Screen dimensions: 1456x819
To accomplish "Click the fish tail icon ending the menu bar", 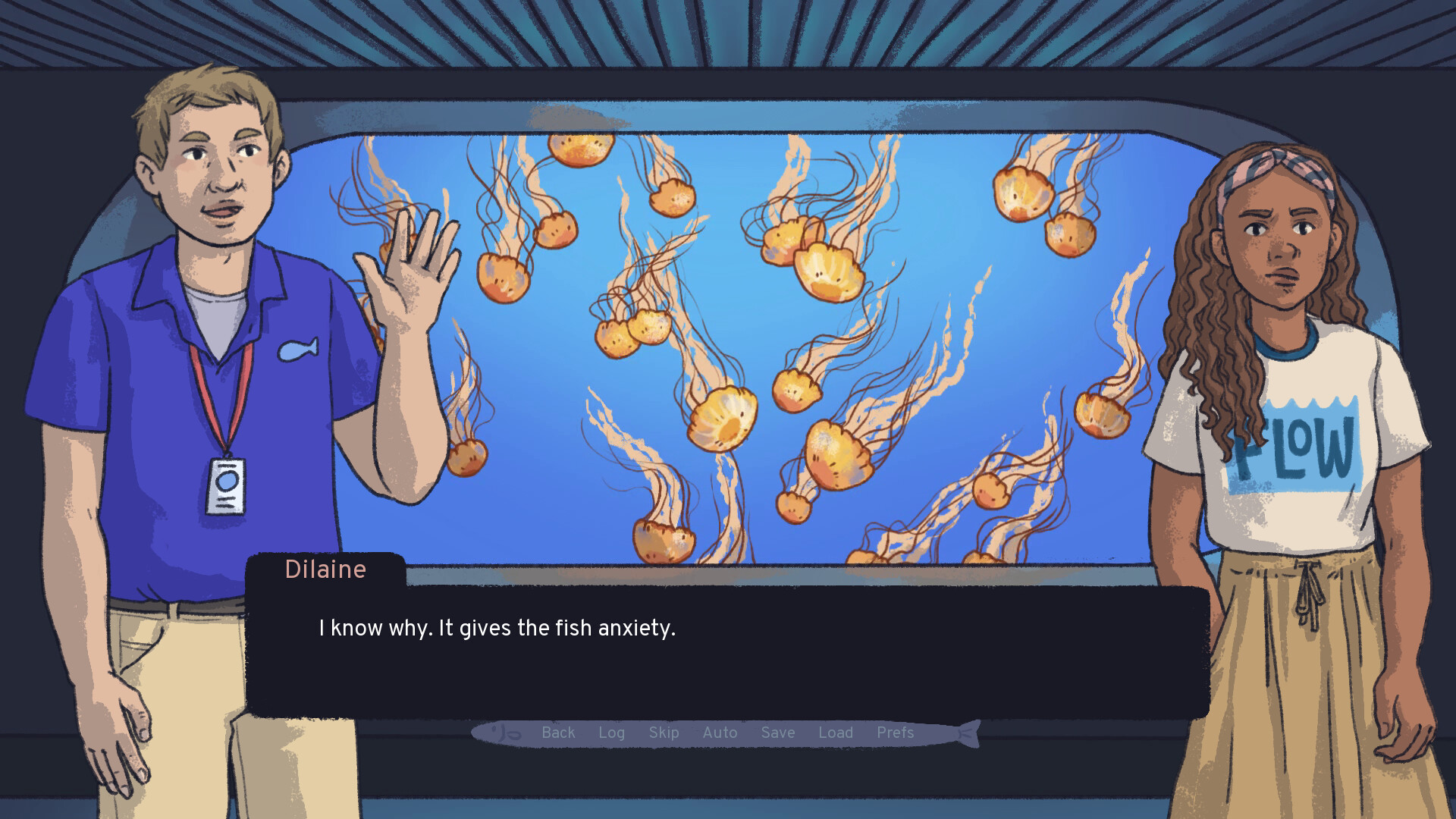I will coord(971,733).
